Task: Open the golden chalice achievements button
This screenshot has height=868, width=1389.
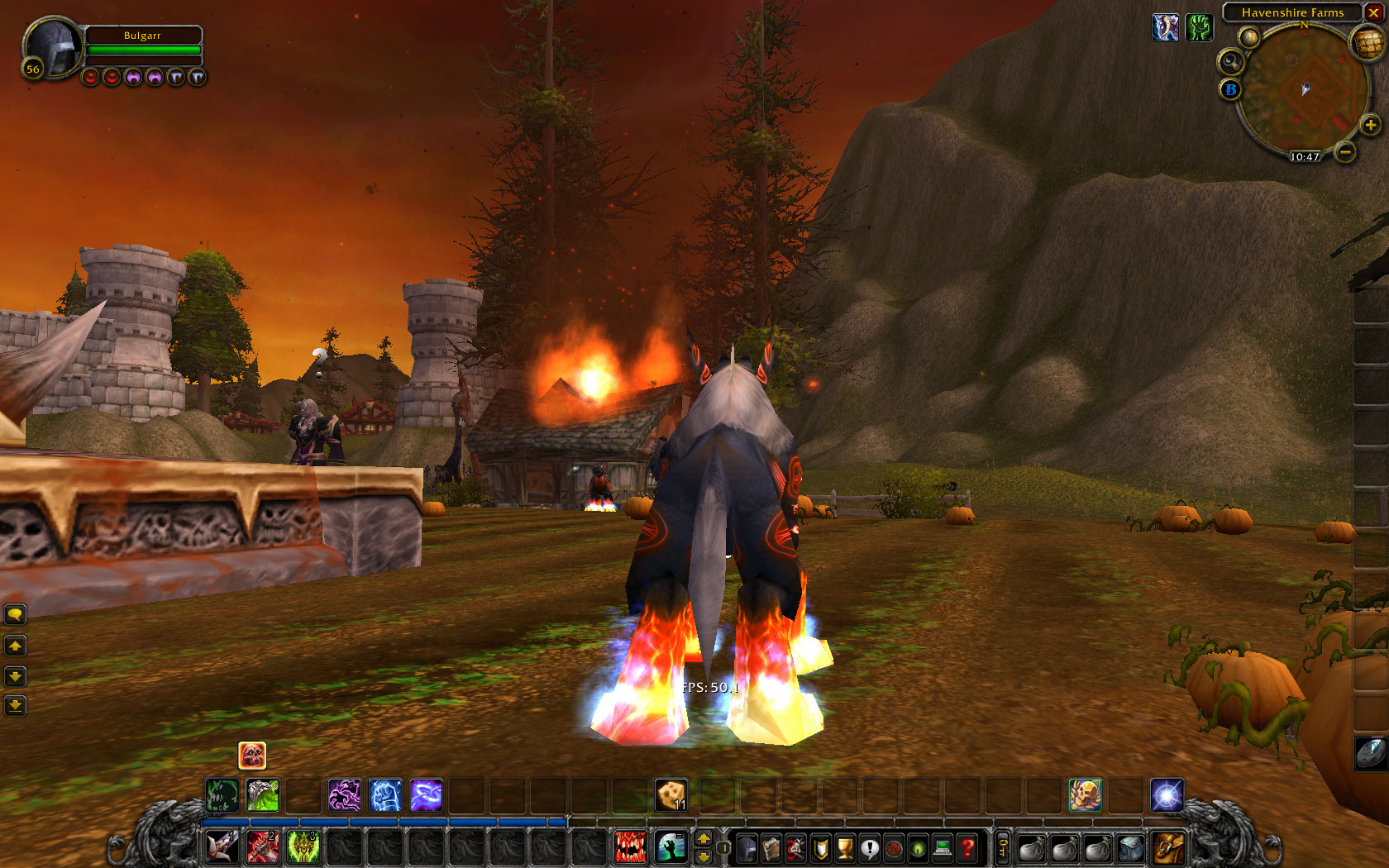Action: point(845,848)
